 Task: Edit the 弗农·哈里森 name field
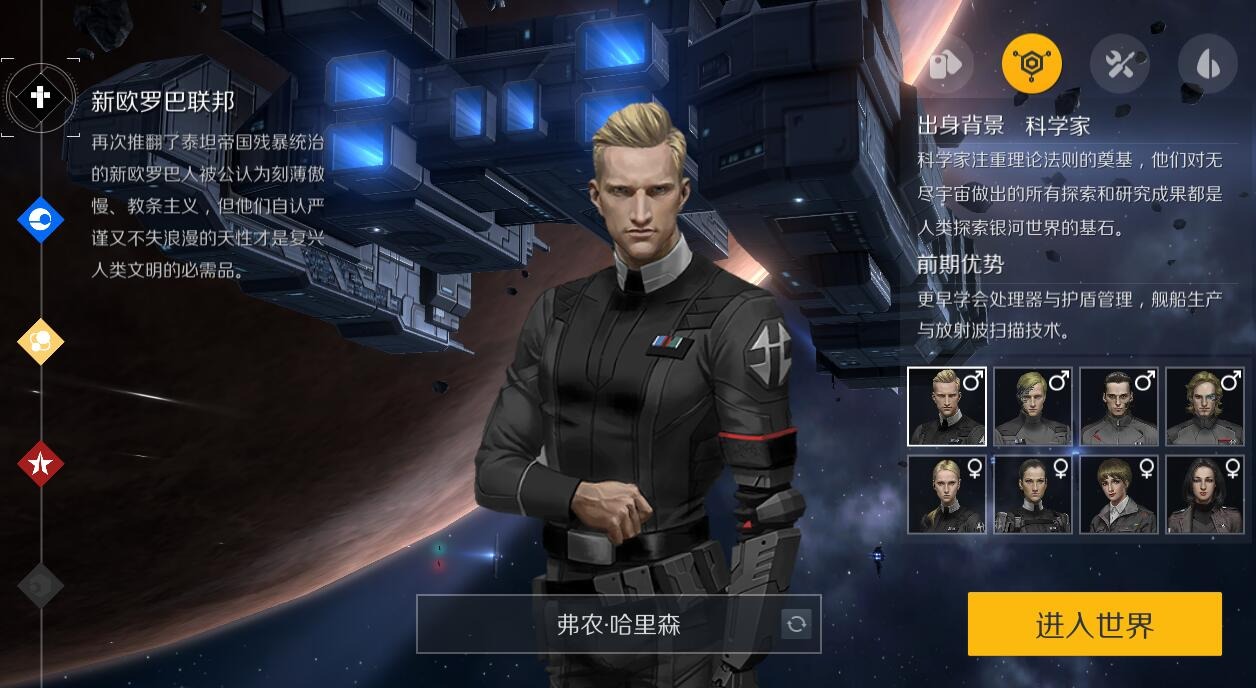tap(600, 624)
